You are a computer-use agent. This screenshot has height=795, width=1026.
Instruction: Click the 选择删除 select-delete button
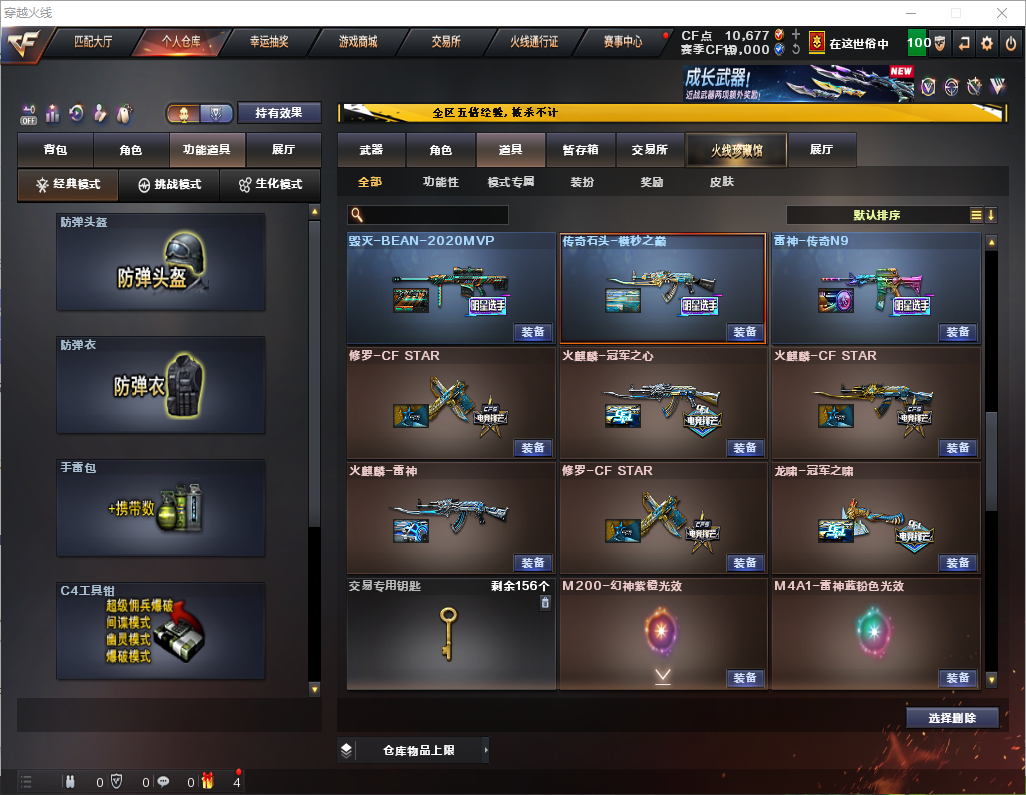[x=952, y=718]
